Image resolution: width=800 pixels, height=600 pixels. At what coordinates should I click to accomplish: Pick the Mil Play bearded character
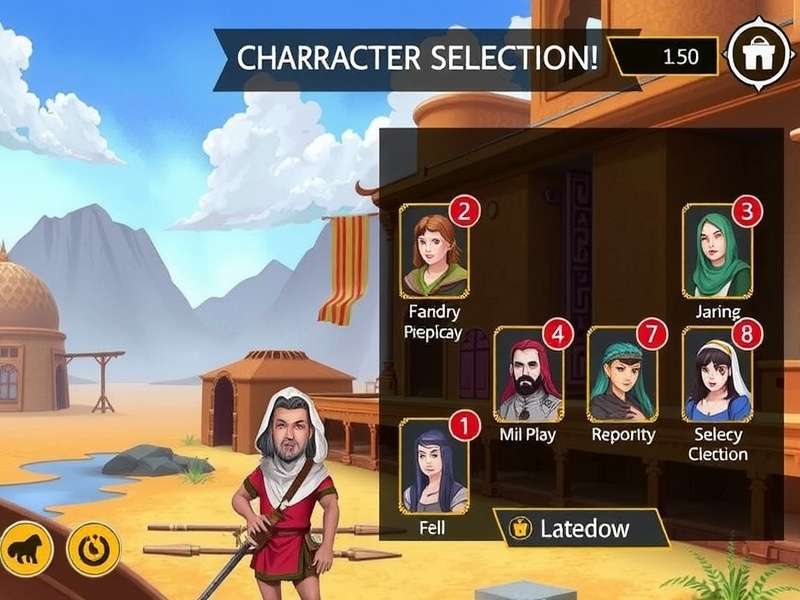528,374
